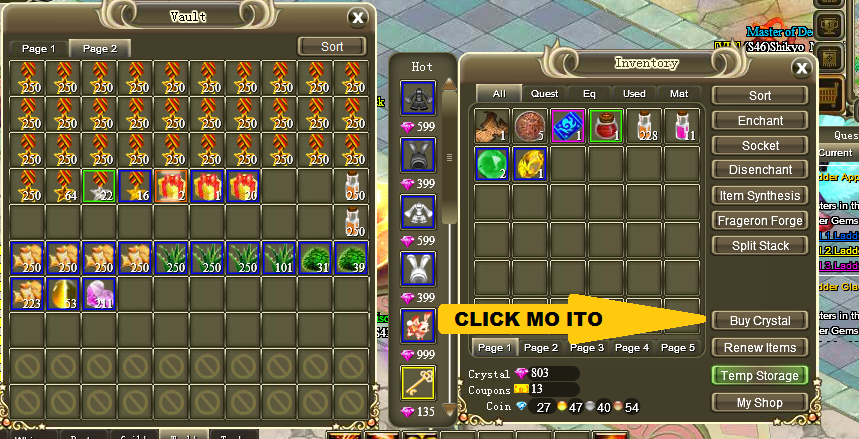
Task: Select the golden key in Hot shop
Action: tap(417, 383)
